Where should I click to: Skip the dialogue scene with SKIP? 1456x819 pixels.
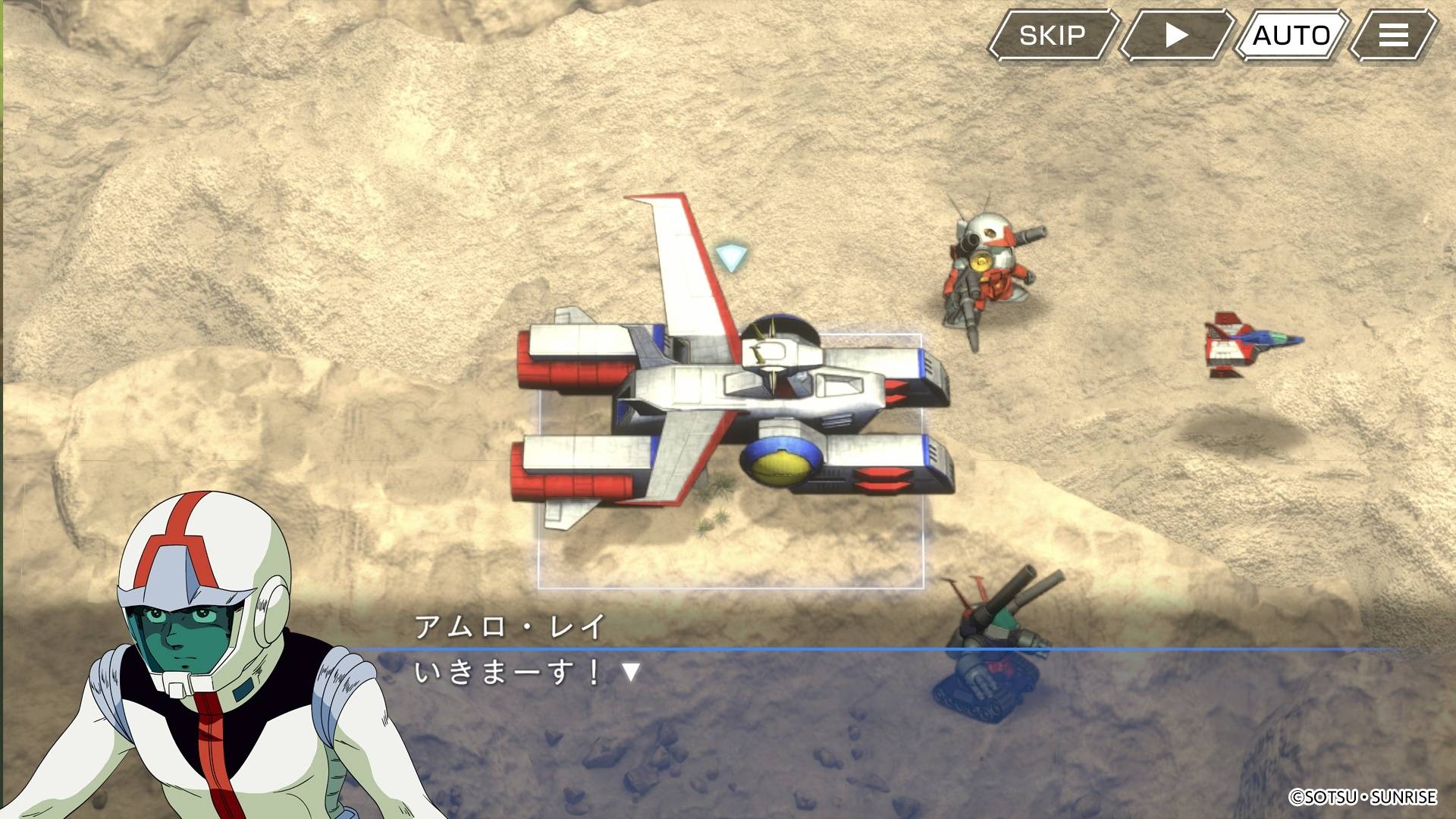1053,35
